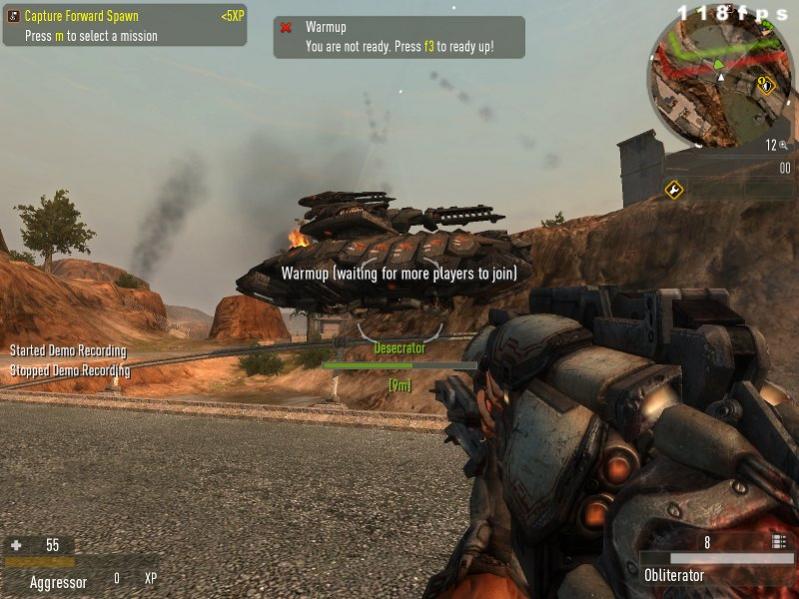The height and width of the screenshot is (599, 799).
Task: Click the yellow wrench objective icon
Action: [674, 188]
